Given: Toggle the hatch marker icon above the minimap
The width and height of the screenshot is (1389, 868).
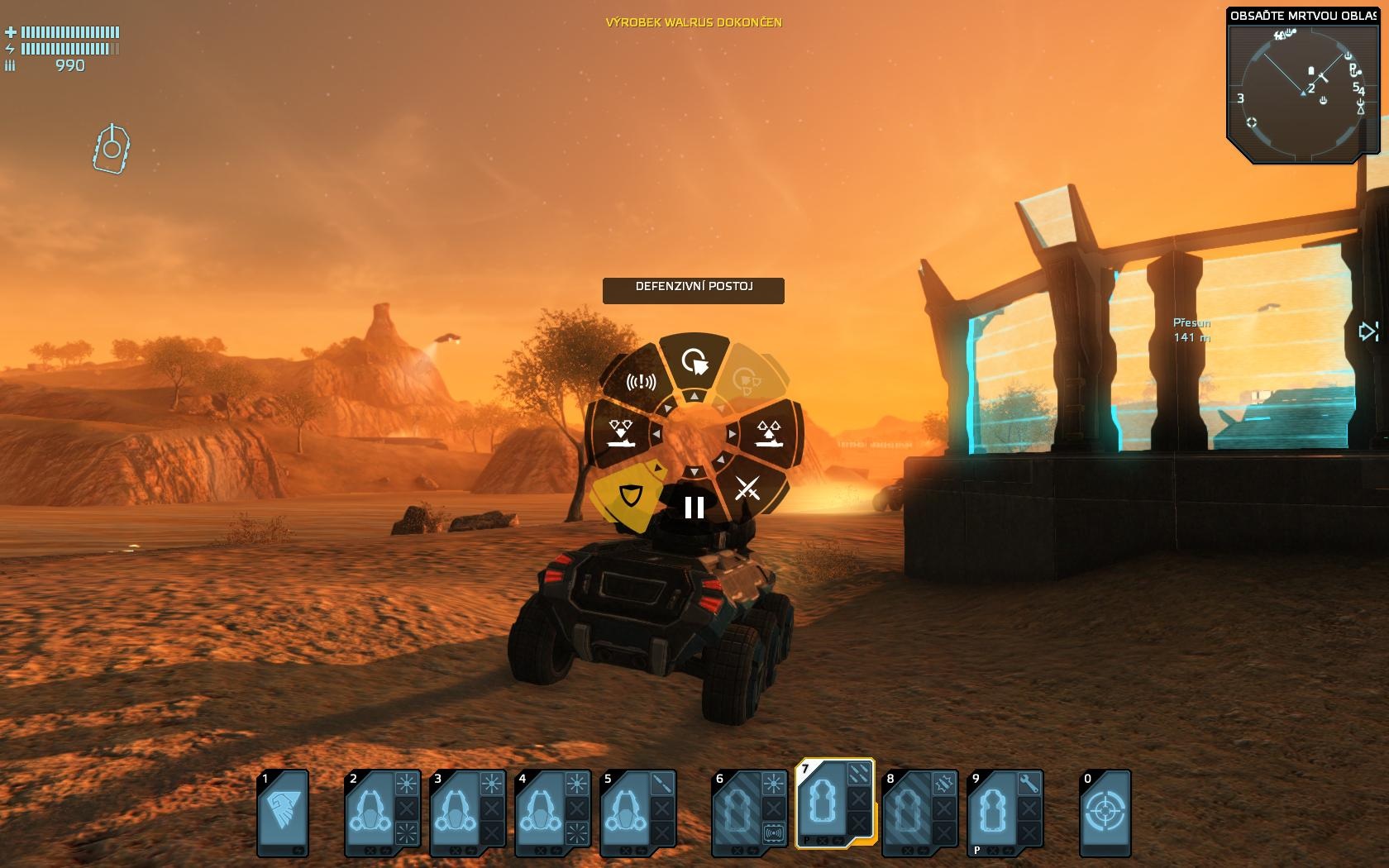Looking at the screenshot, I should coord(112,149).
